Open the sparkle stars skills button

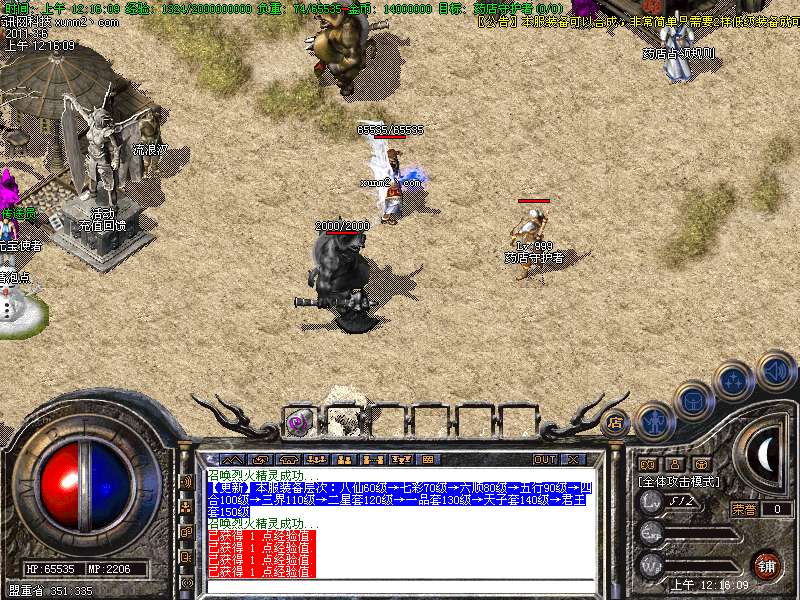(735, 381)
